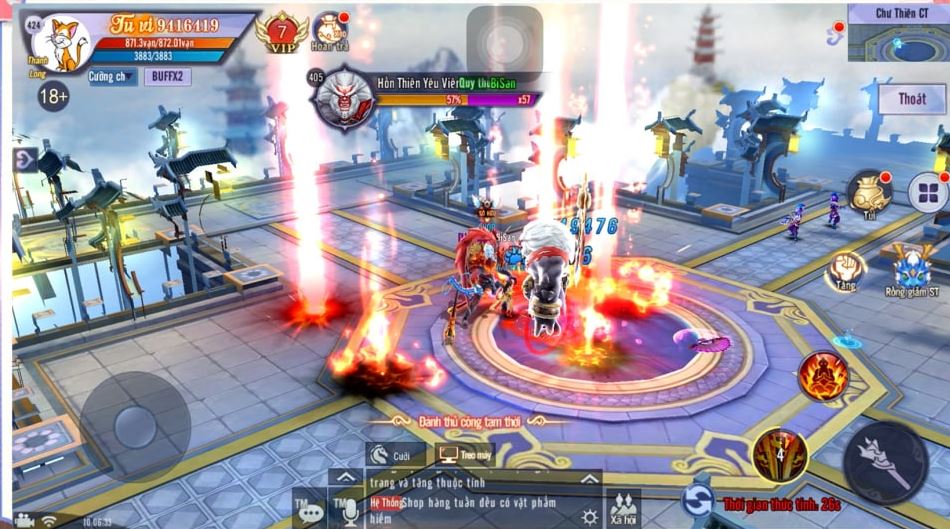Open the chat settings gear icon
This screenshot has width=950, height=529.
tap(590, 516)
